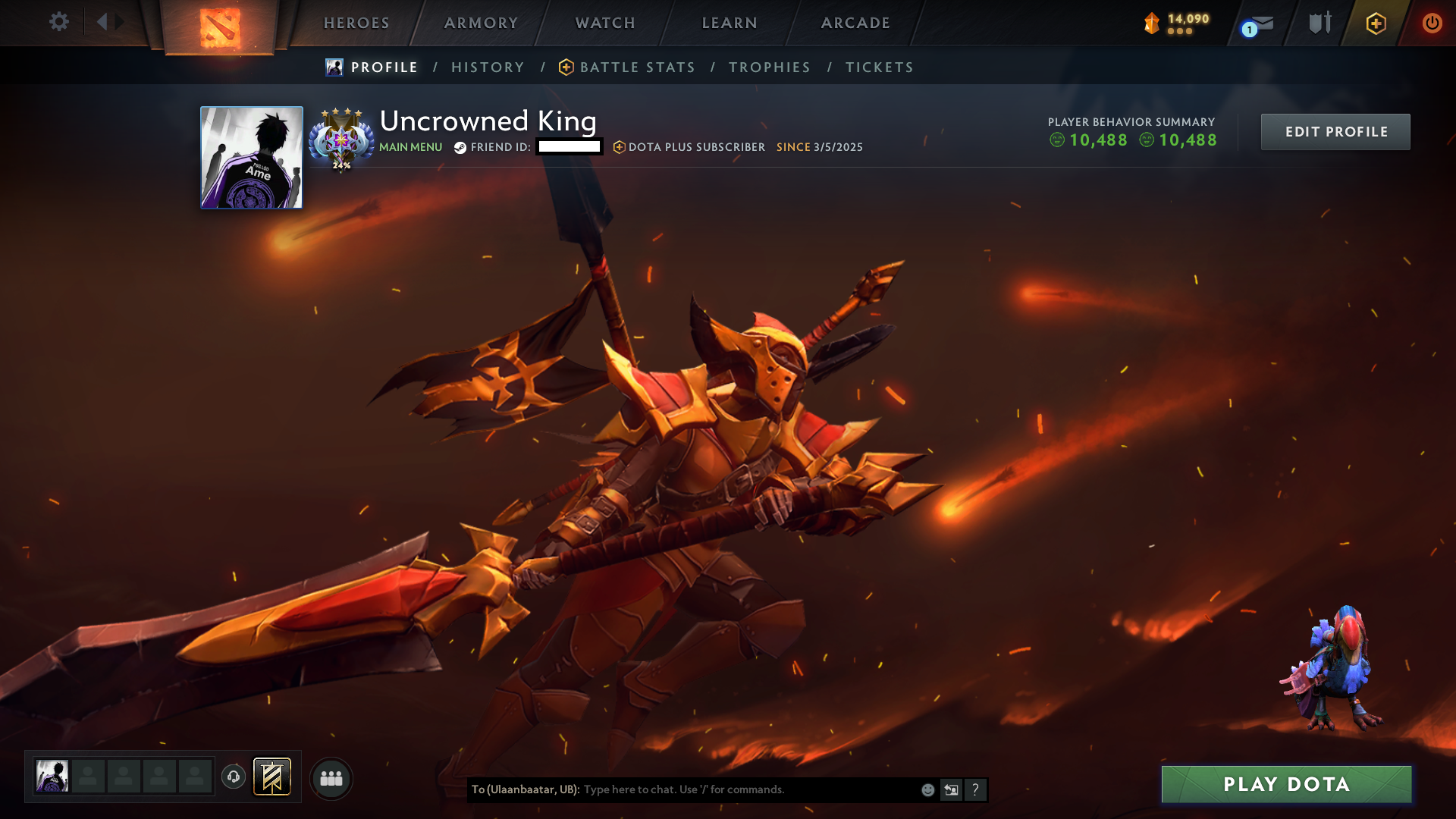Click the PLAY DOTA button
This screenshot has height=819, width=1456.
(1285, 784)
